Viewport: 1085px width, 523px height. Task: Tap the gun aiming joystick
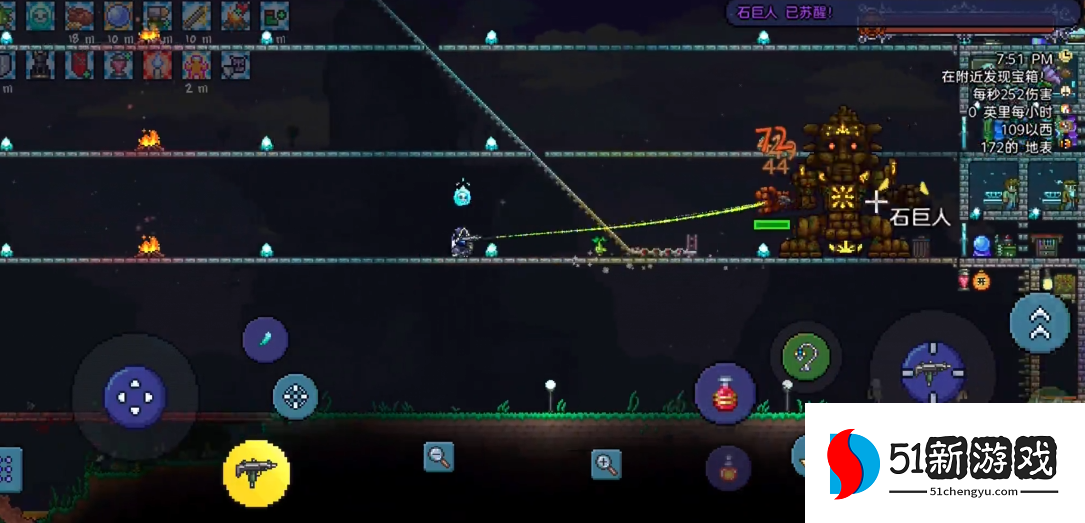point(932,371)
